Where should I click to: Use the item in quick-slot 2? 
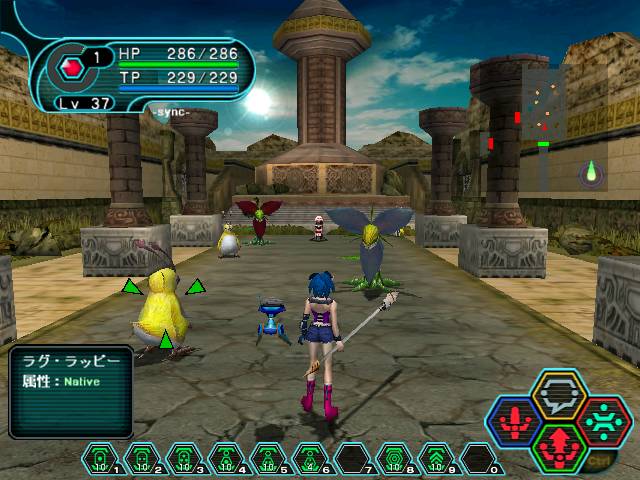142,458
